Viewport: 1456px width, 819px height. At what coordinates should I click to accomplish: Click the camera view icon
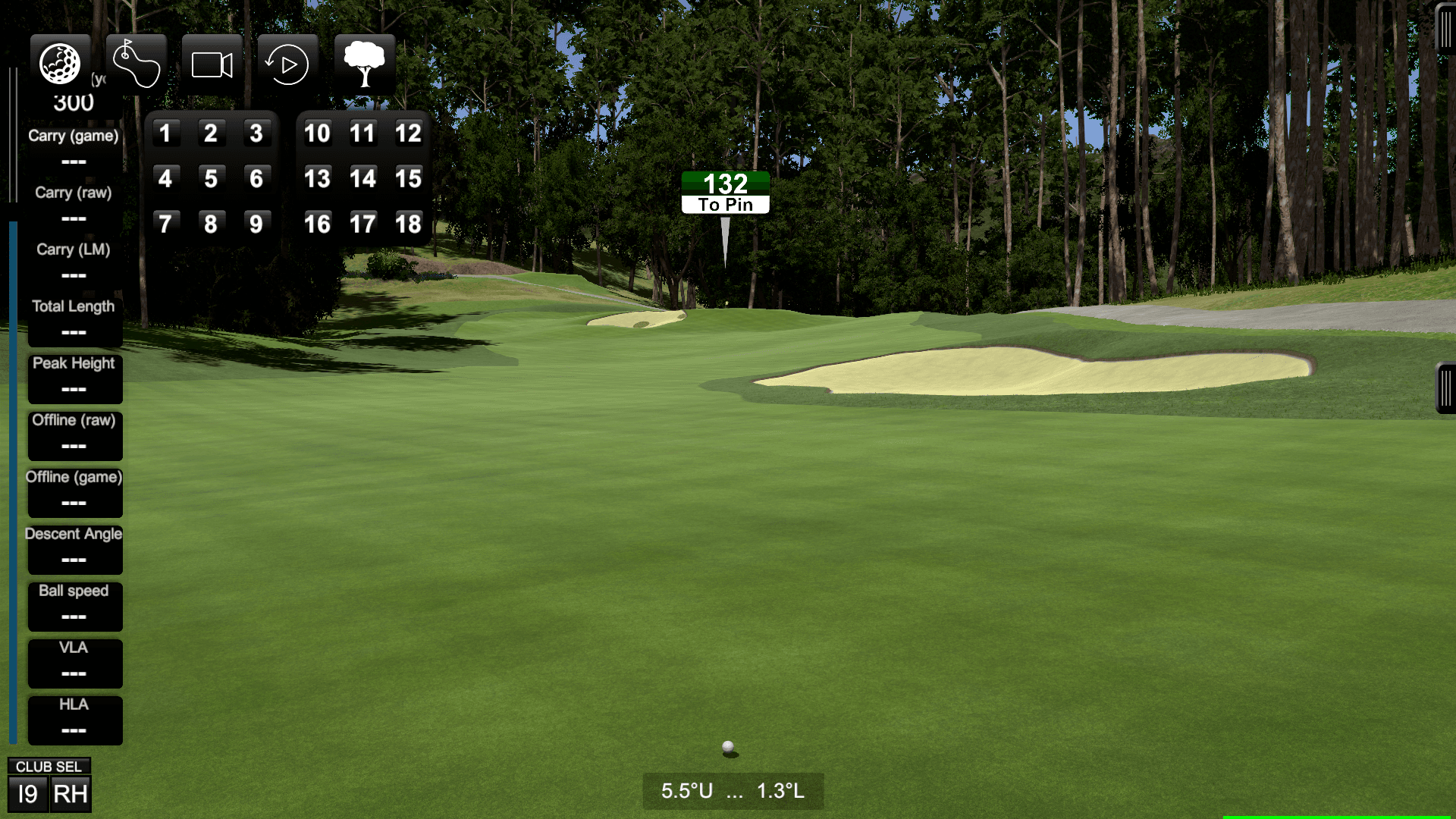pyautogui.click(x=212, y=64)
